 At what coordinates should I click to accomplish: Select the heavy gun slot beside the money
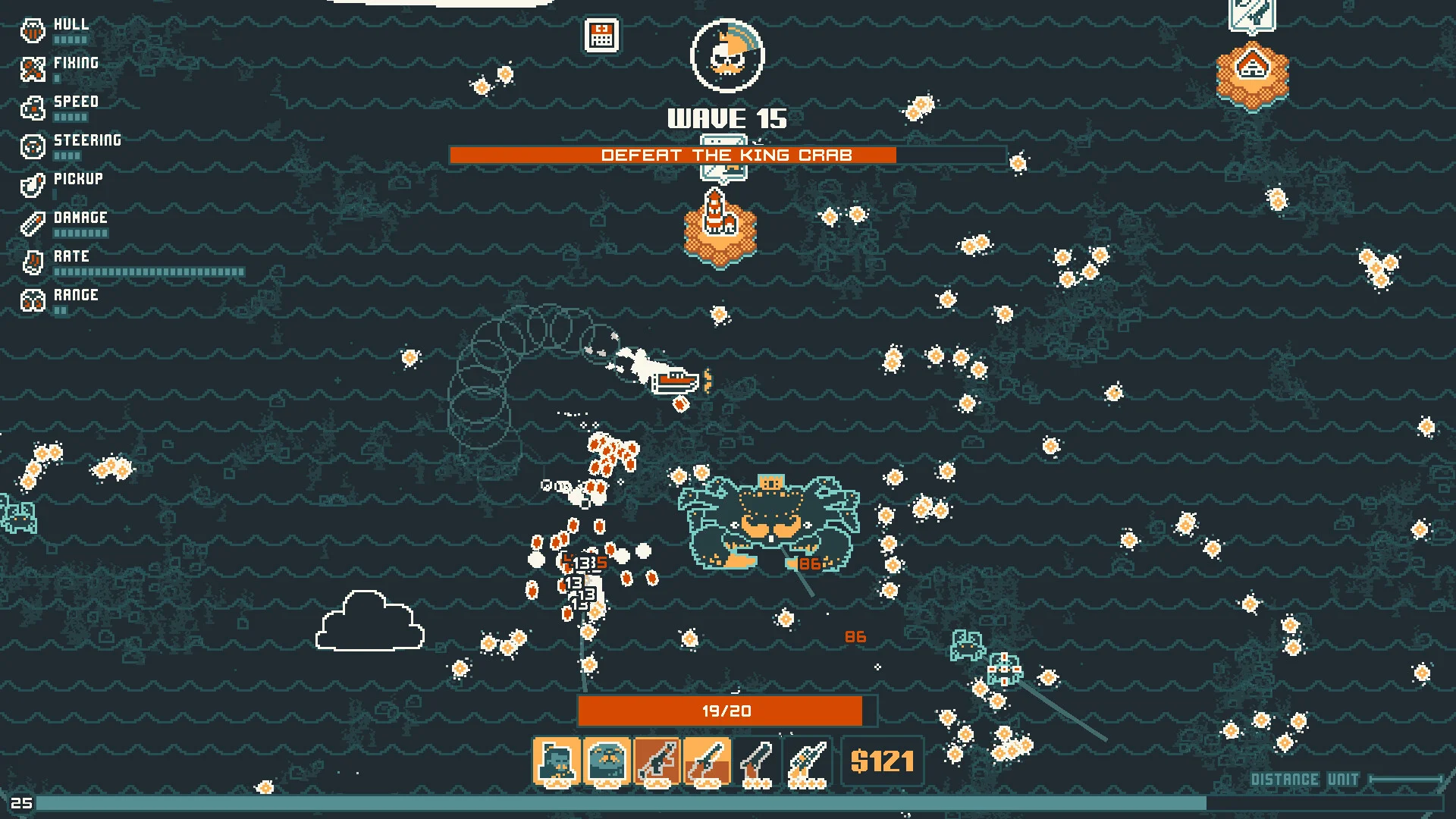point(807,761)
